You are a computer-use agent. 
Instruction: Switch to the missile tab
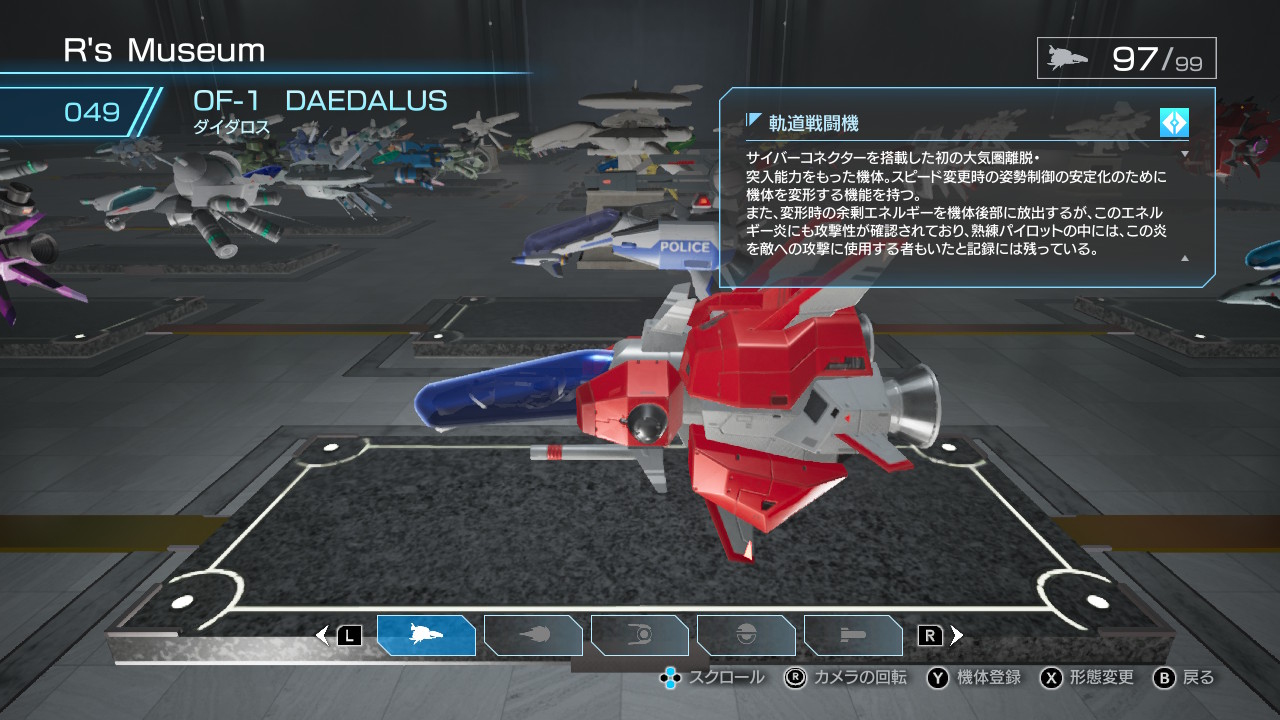coord(853,635)
